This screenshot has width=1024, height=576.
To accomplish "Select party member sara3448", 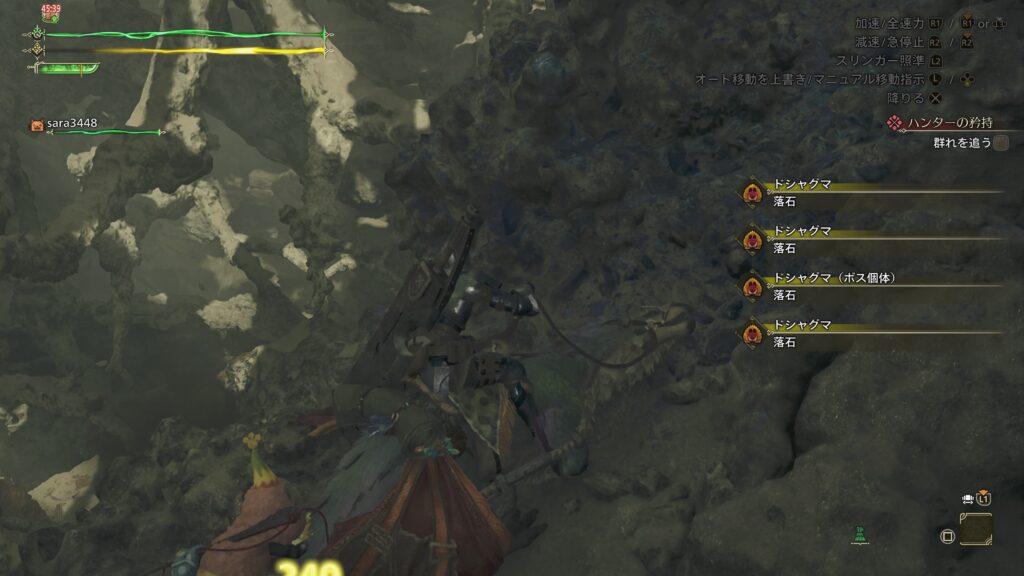I will [x=70, y=124].
